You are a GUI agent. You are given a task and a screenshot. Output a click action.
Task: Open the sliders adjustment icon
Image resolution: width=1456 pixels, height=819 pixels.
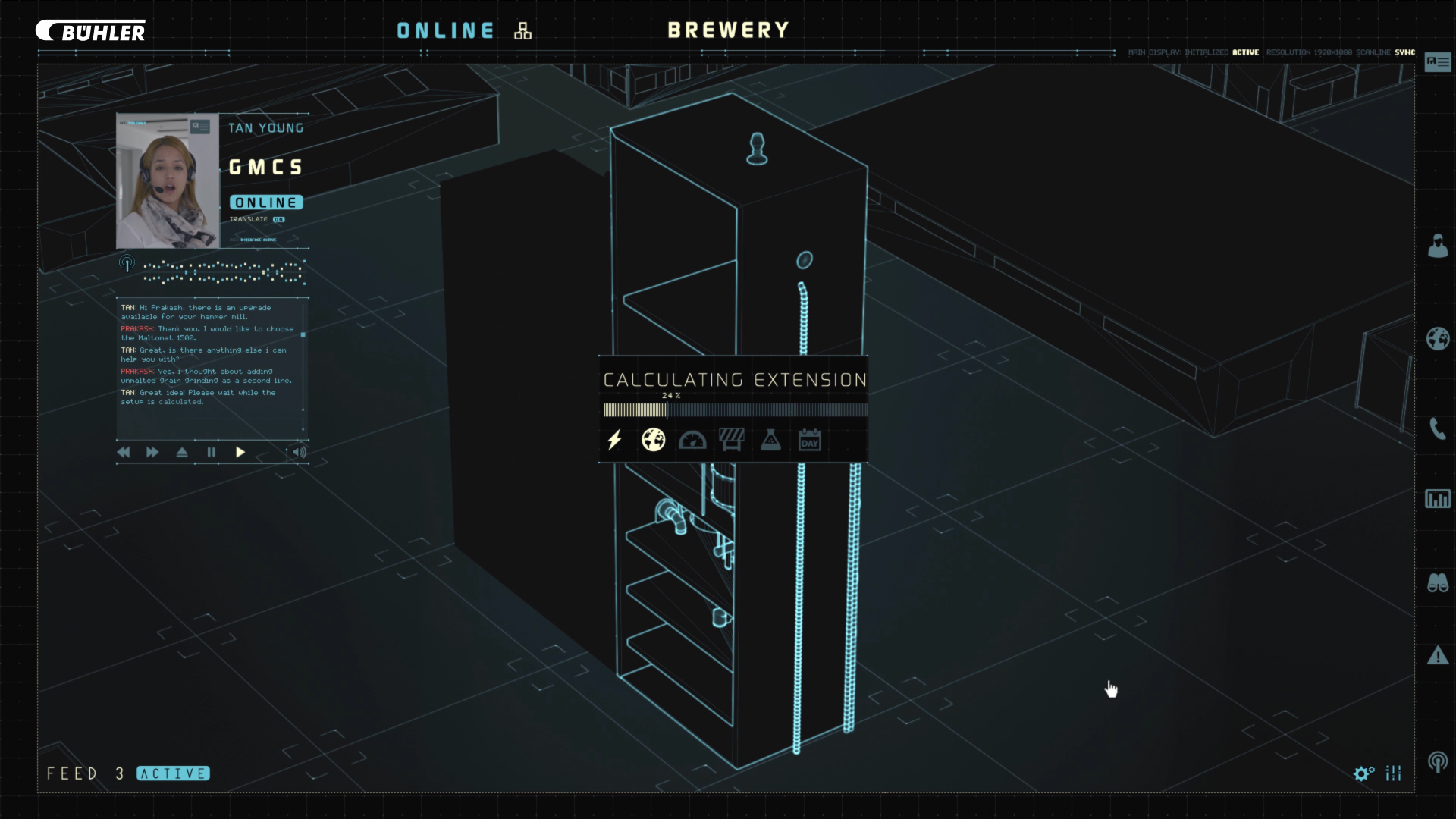[1394, 773]
